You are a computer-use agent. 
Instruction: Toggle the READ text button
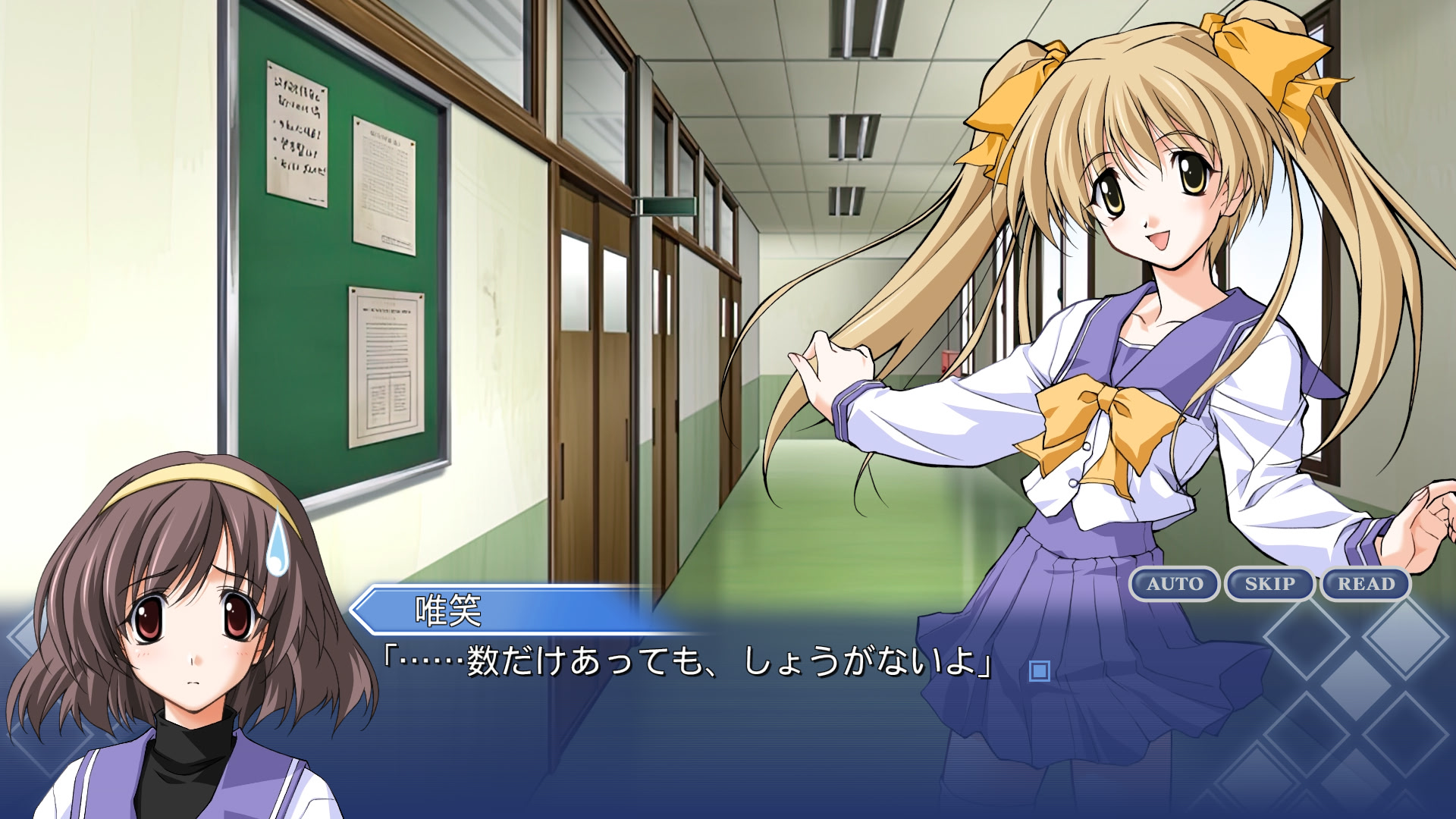(1366, 584)
